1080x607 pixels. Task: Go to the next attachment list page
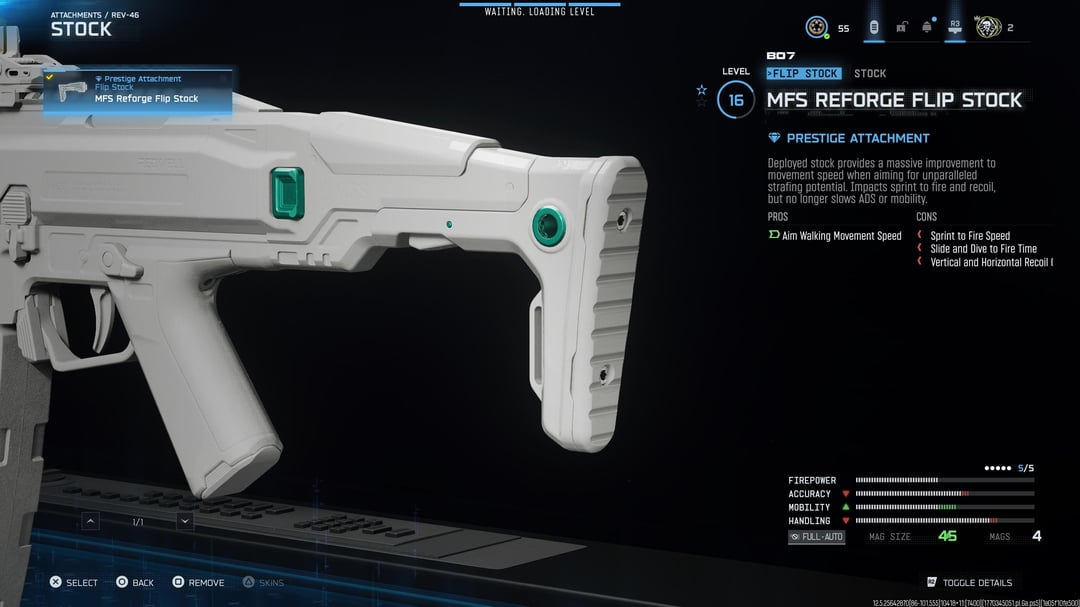(x=185, y=521)
